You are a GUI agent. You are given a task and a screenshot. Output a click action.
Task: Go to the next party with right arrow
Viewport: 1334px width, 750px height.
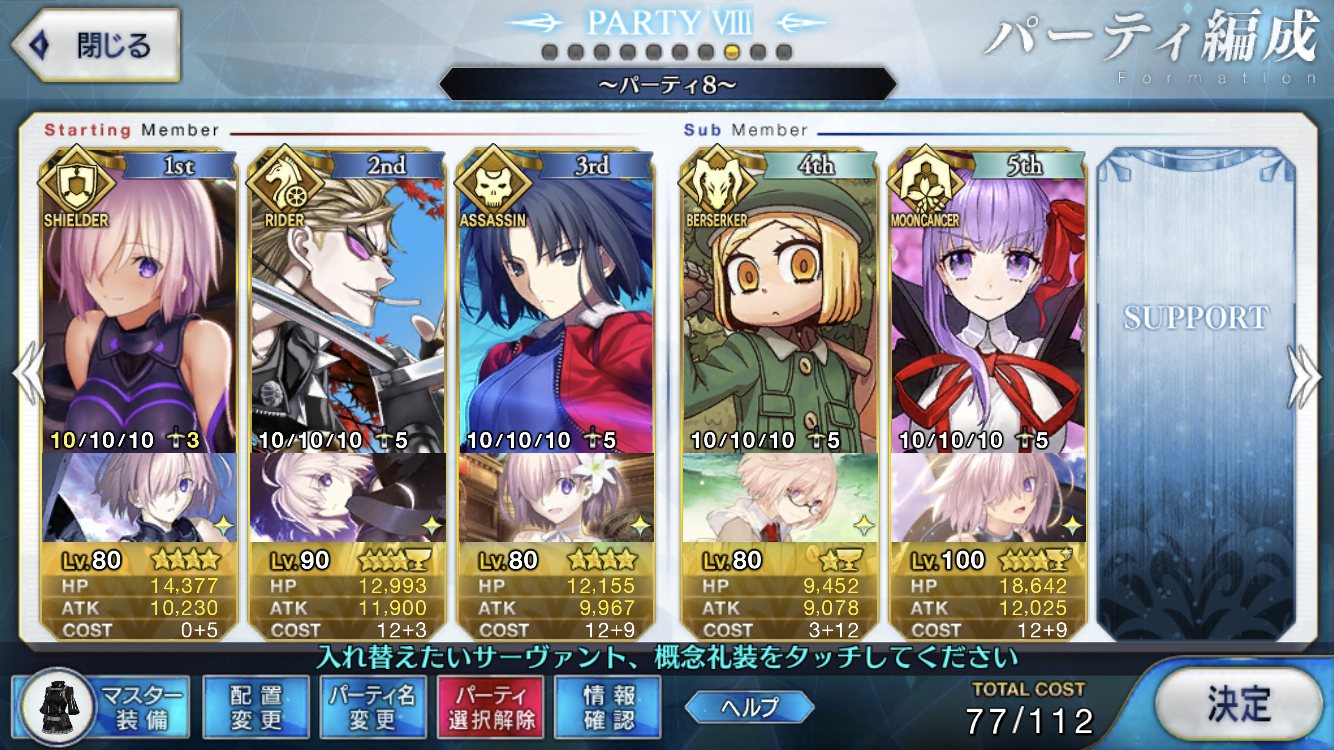[1304, 374]
